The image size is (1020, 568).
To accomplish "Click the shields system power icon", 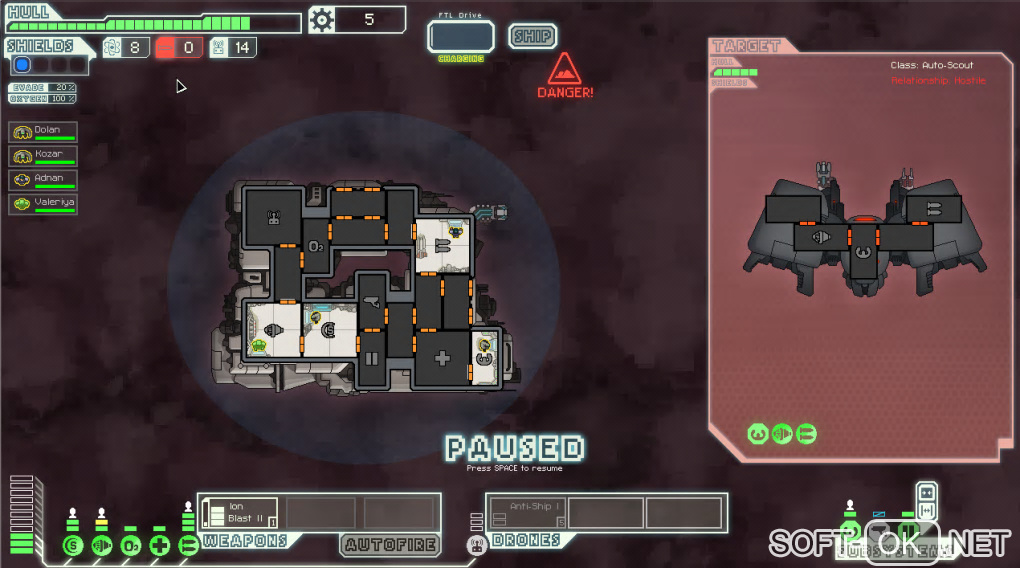I will 72,546.
